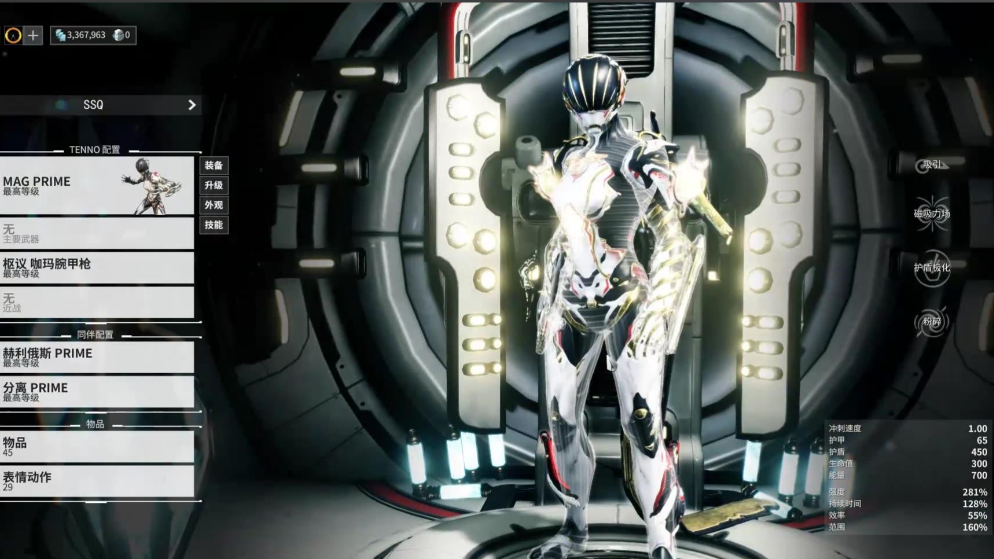The height and width of the screenshot is (559, 994).
Task: Pick the empty 近战 melee weapon slot
Action: click(97, 302)
